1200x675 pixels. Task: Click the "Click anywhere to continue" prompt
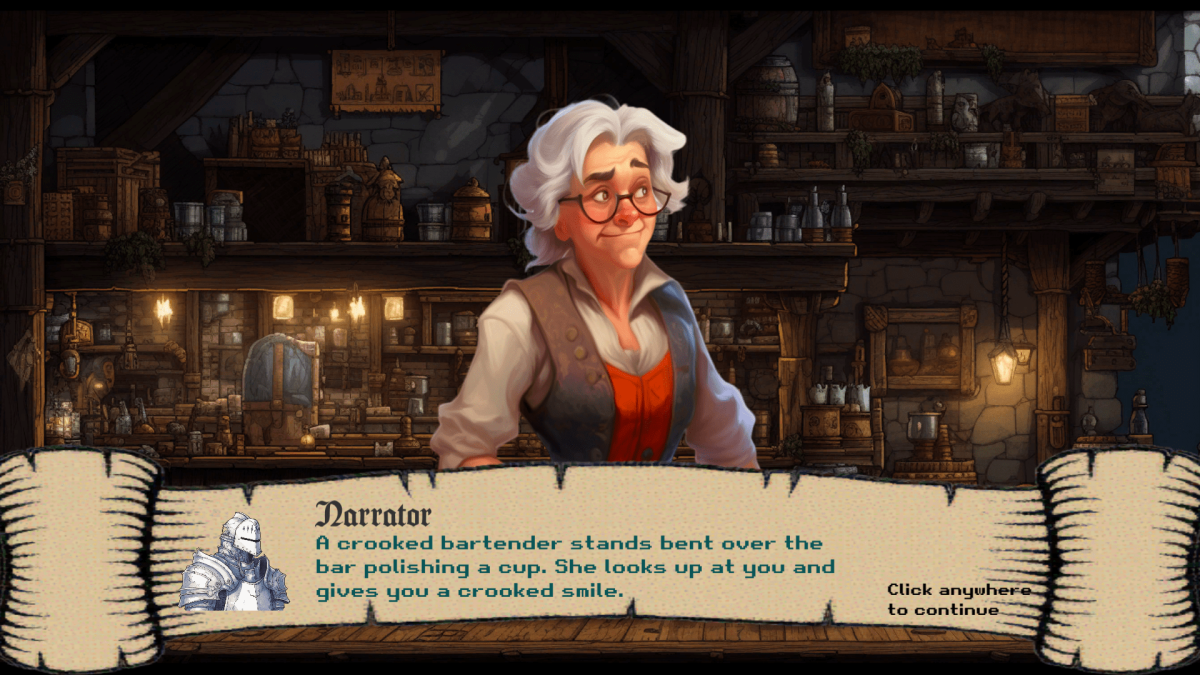957,599
